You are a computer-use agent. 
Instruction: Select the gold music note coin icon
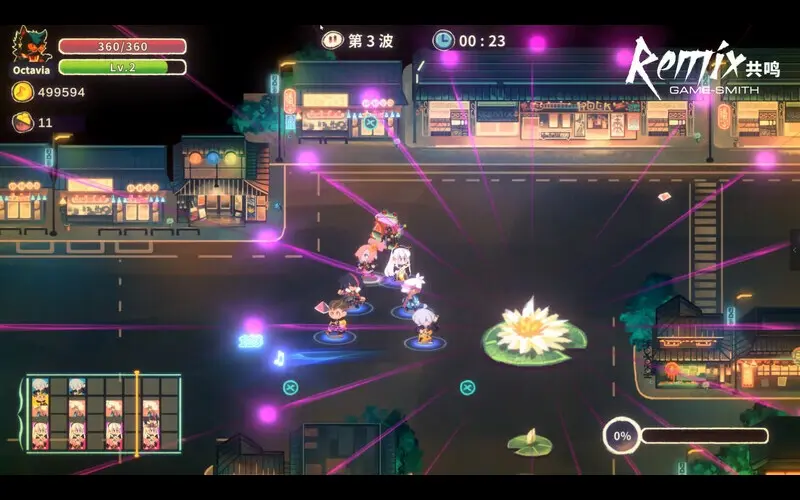coord(22,92)
